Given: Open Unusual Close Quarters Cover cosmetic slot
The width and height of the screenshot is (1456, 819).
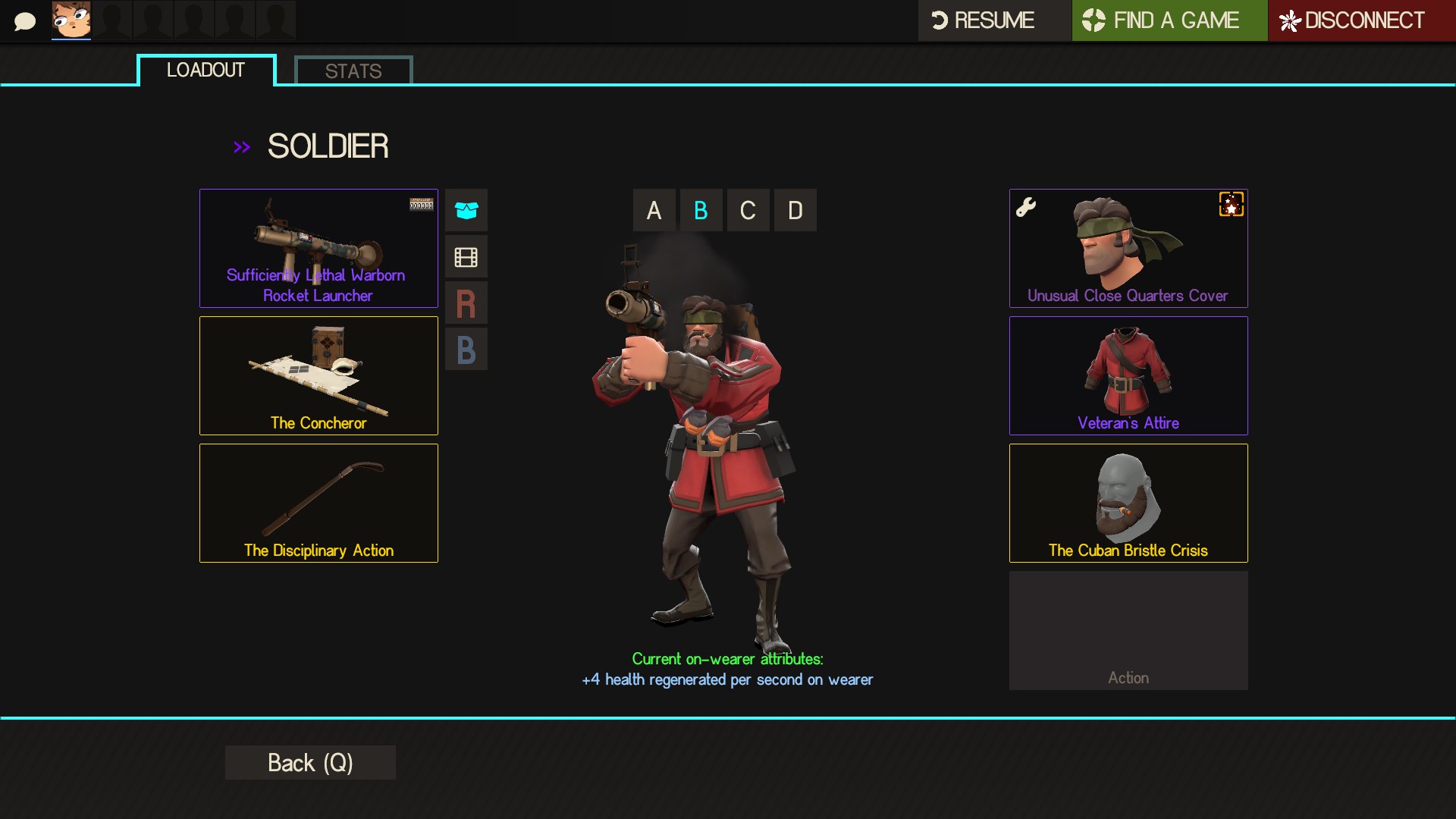Looking at the screenshot, I should [x=1128, y=248].
